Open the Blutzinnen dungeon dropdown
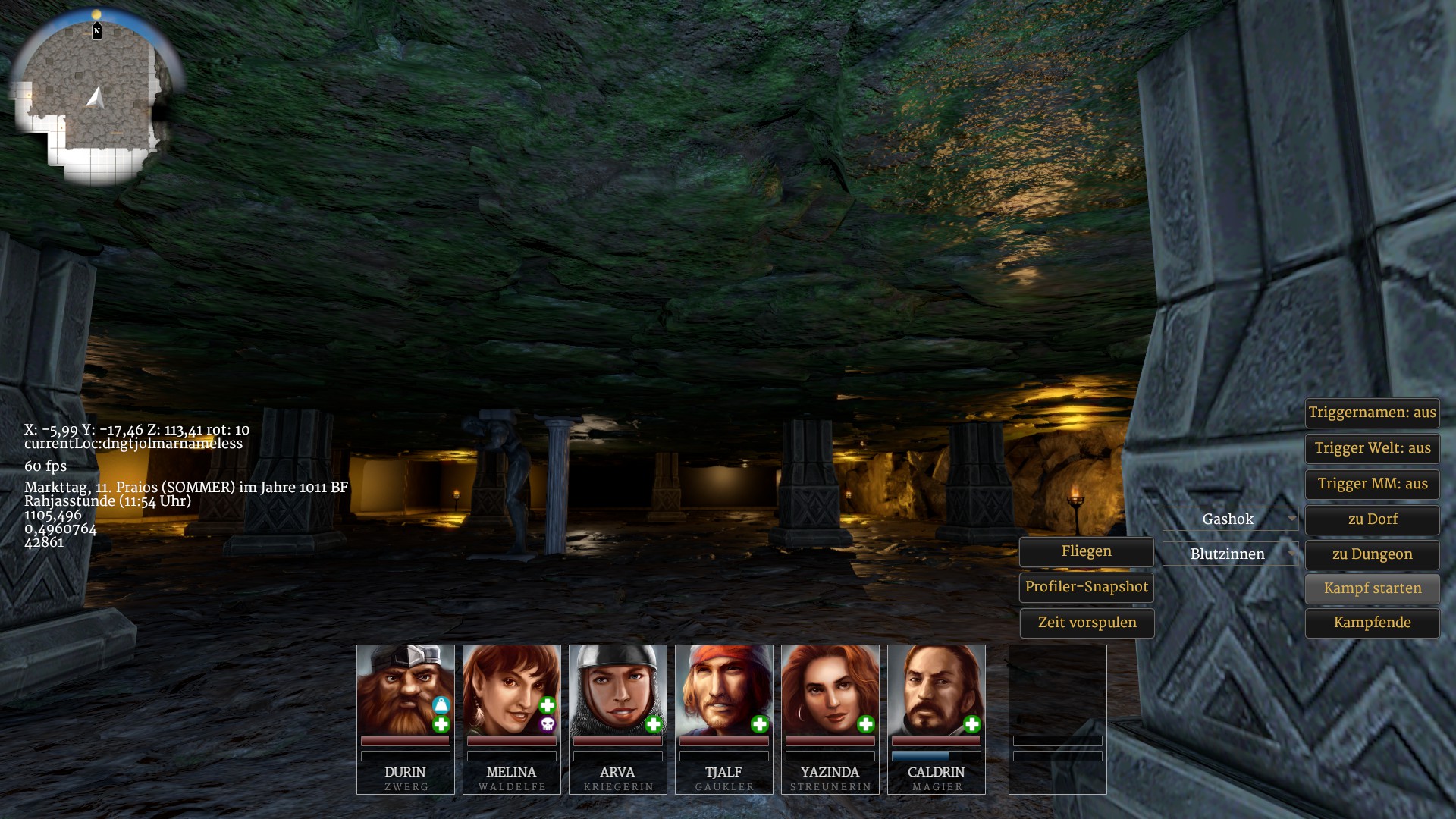Screen dimensions: 1456x819 [x=1230, y=554]
